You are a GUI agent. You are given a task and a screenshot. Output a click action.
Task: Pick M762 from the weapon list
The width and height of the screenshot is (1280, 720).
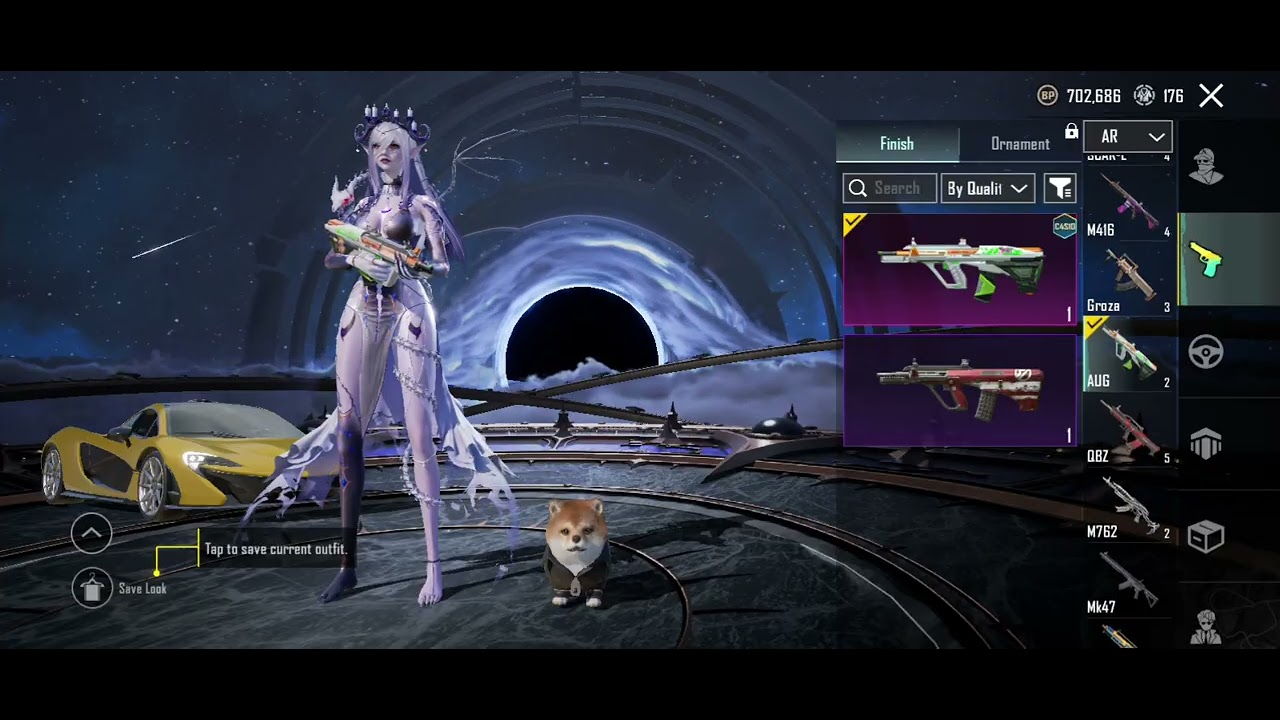(x=1128, y=508)
